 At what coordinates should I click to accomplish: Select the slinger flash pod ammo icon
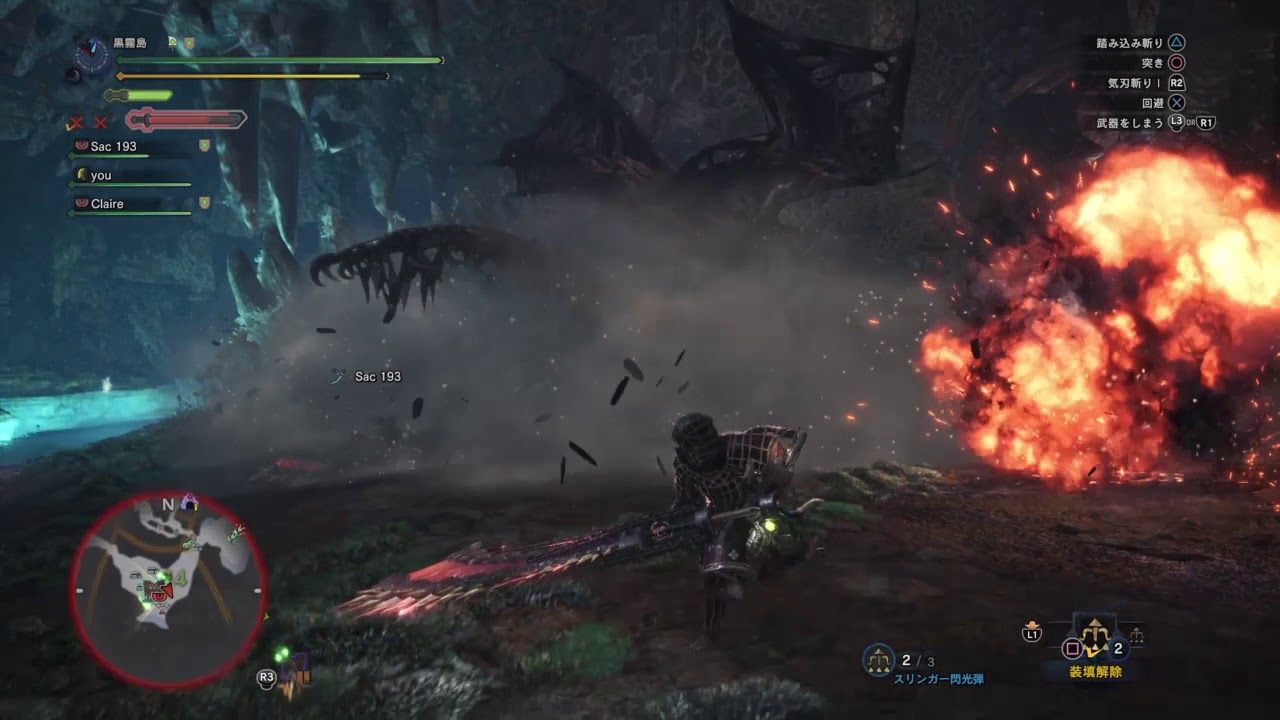(x=879, y=659)
